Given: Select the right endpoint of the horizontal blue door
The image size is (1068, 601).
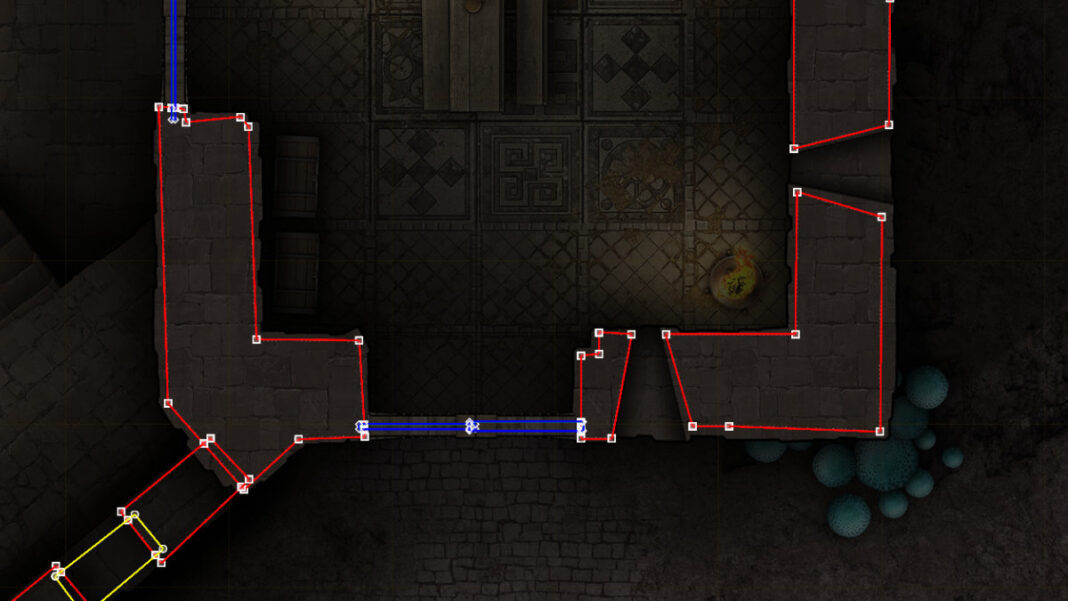Looking at the screenshot, I should (x=581, y=427).
